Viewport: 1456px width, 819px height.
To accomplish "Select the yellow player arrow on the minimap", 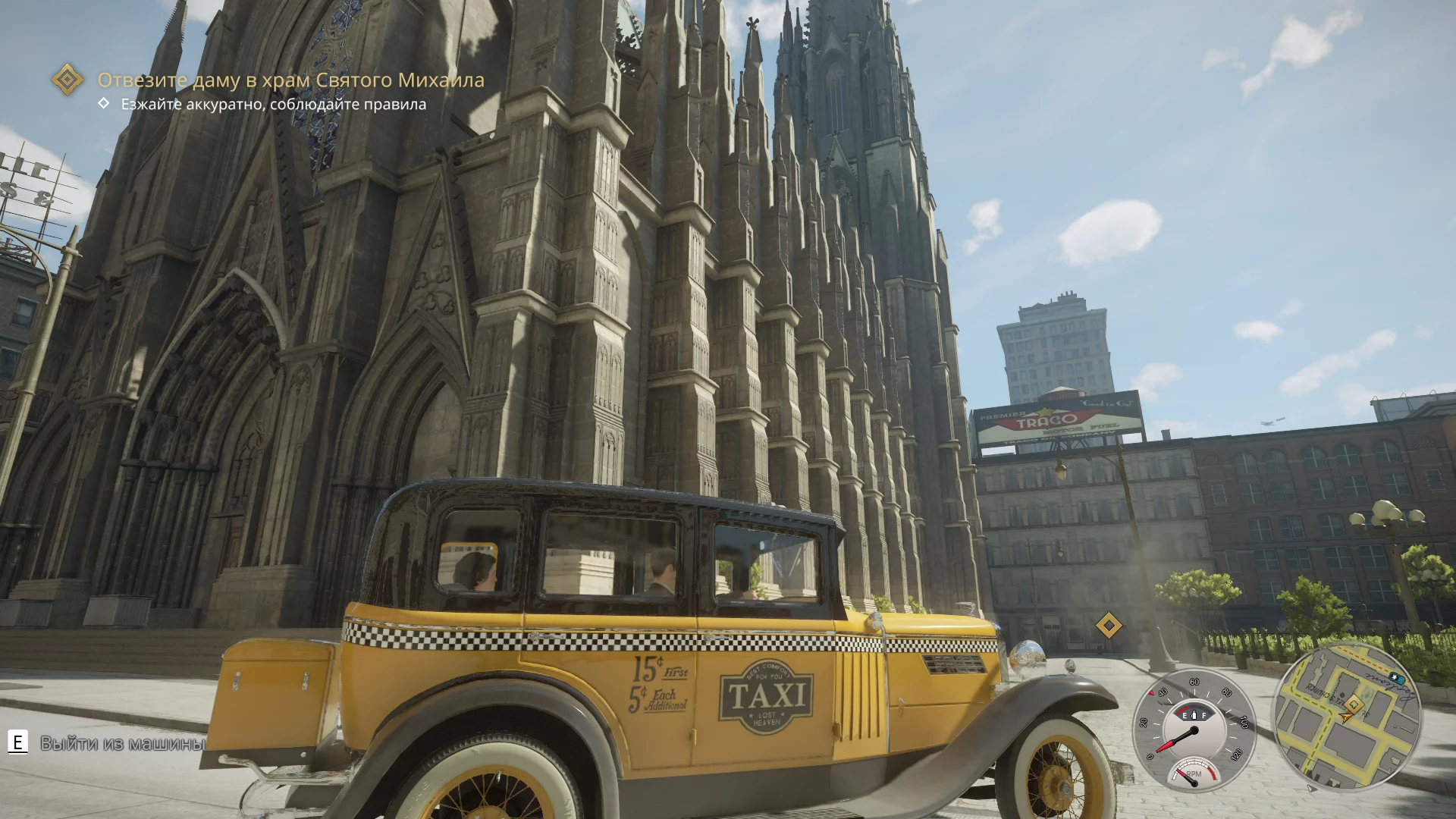I will [1346, 717].
